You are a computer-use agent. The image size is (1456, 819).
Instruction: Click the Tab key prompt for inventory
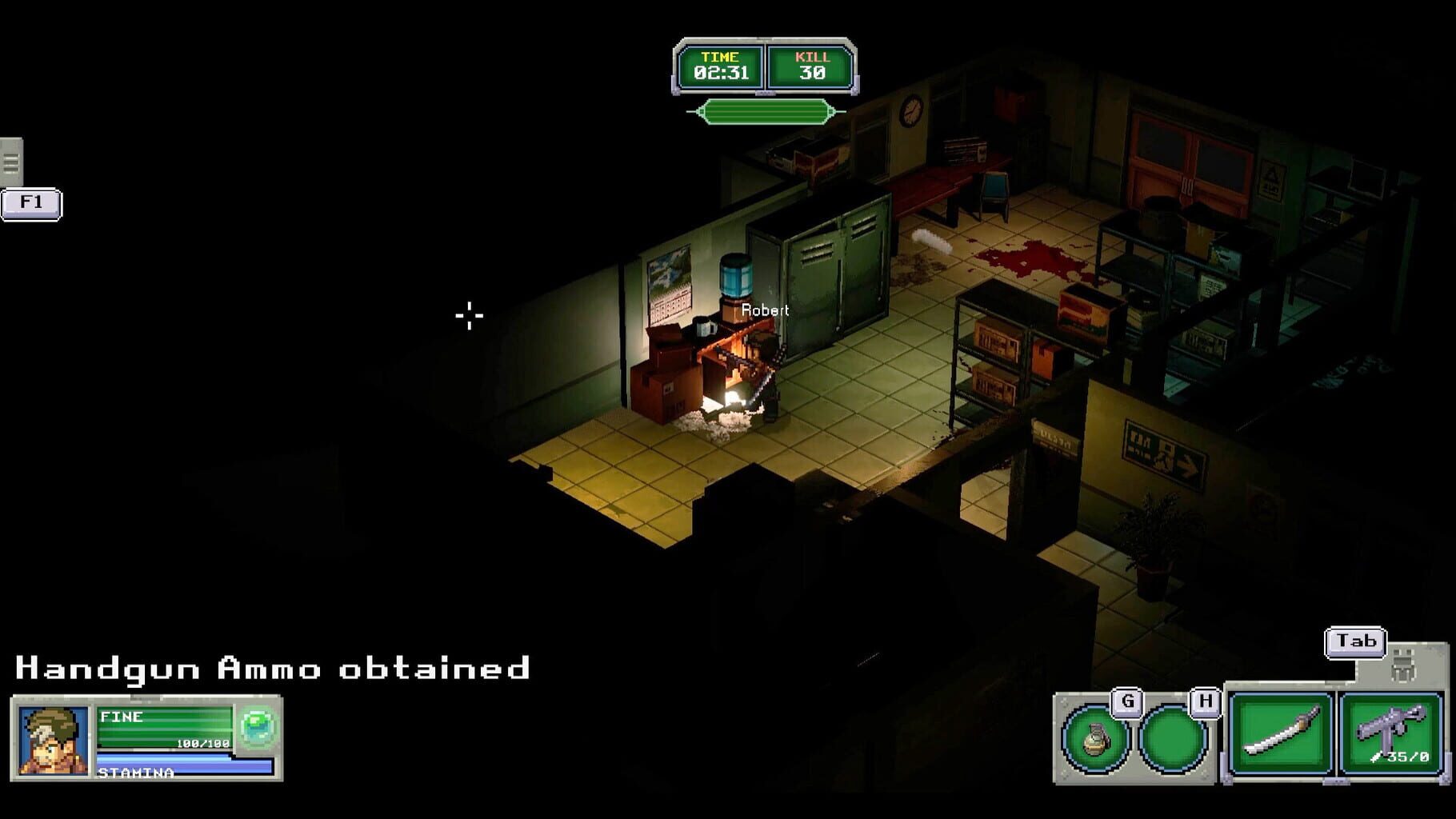pos(1357,640)
